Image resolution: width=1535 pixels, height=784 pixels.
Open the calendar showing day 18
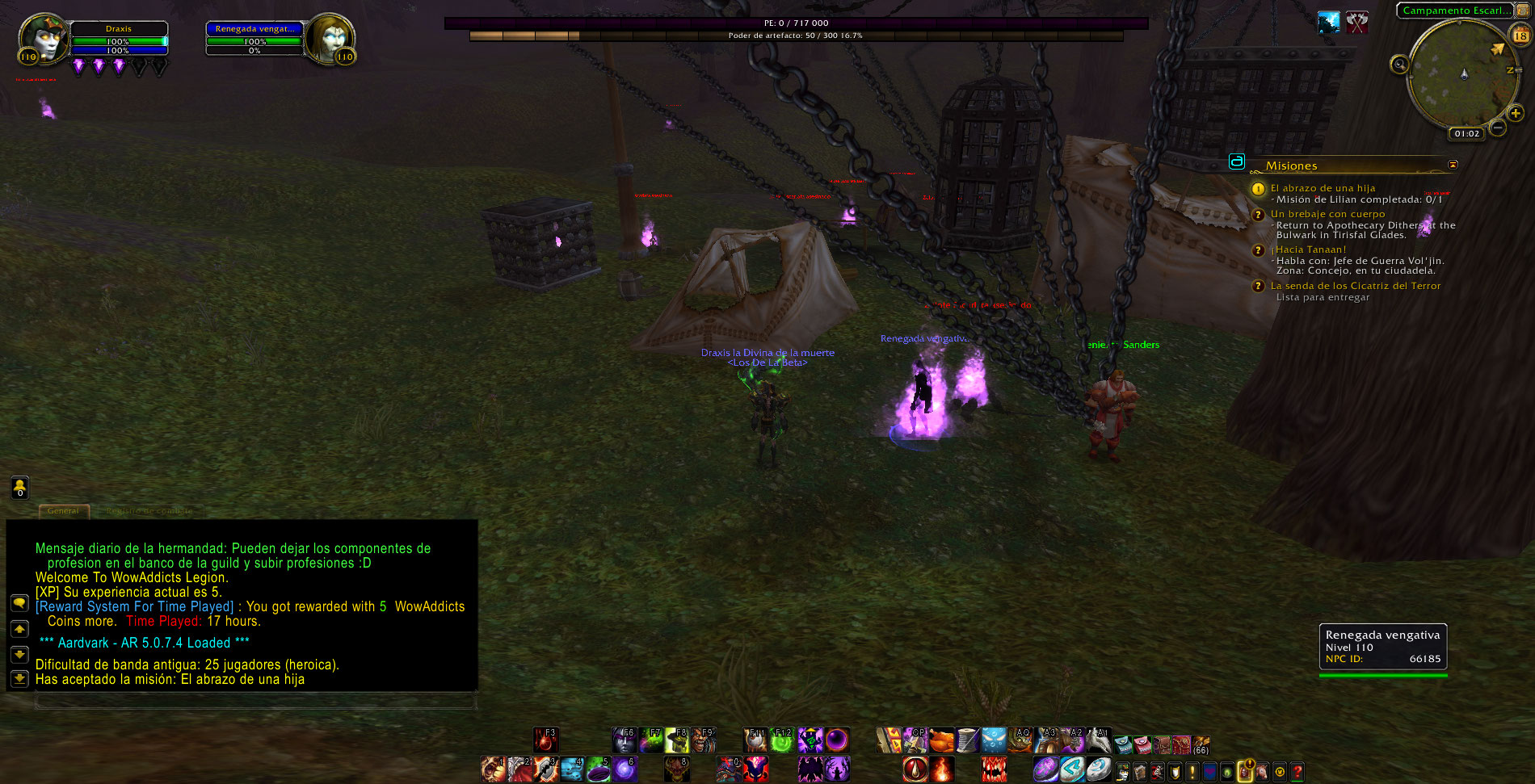tap(1520, 36)
